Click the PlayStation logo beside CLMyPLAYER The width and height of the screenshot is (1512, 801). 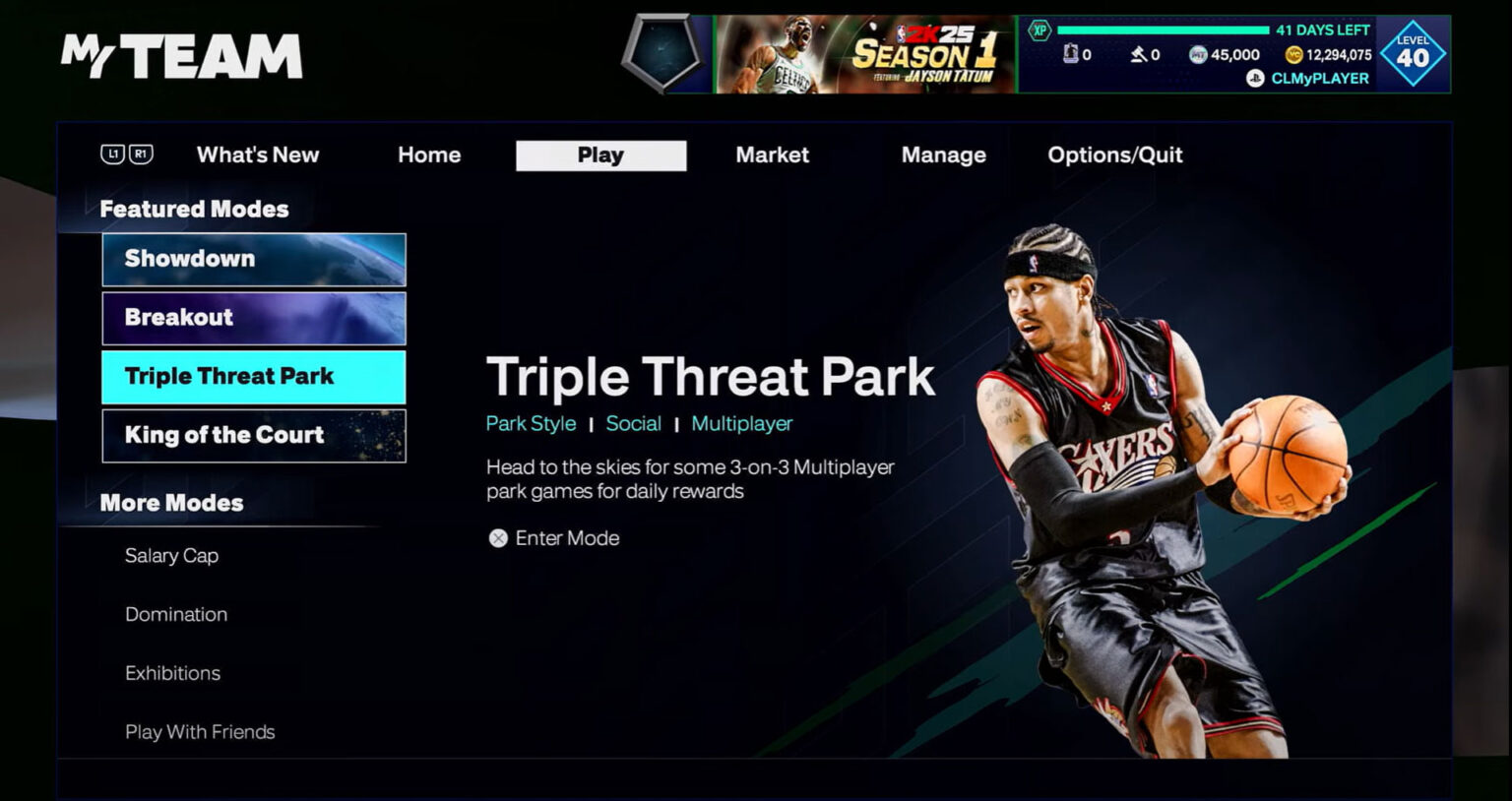(1254, 78)
